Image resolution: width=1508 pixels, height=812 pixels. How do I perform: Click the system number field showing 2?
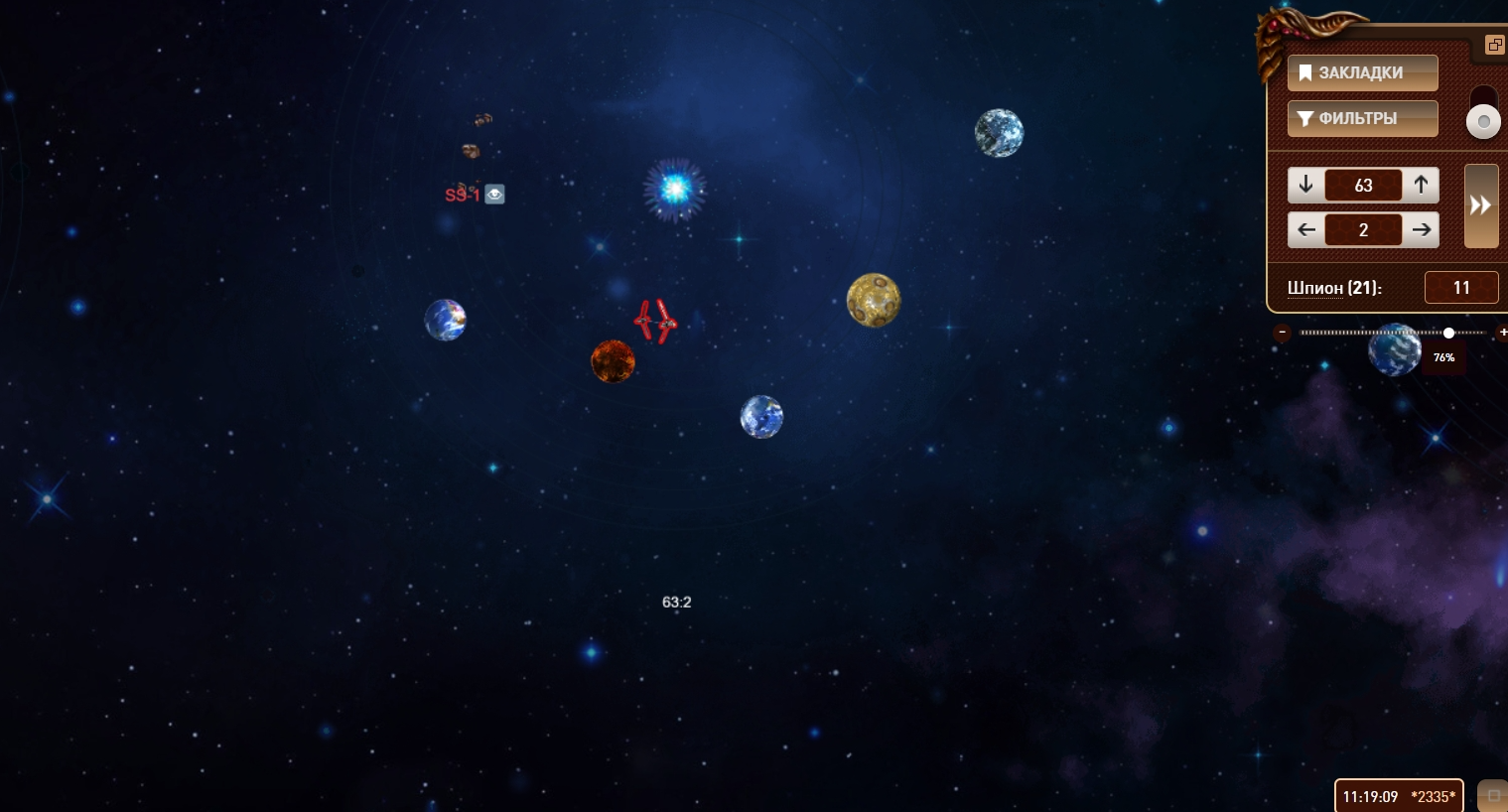pos(1363,230)
